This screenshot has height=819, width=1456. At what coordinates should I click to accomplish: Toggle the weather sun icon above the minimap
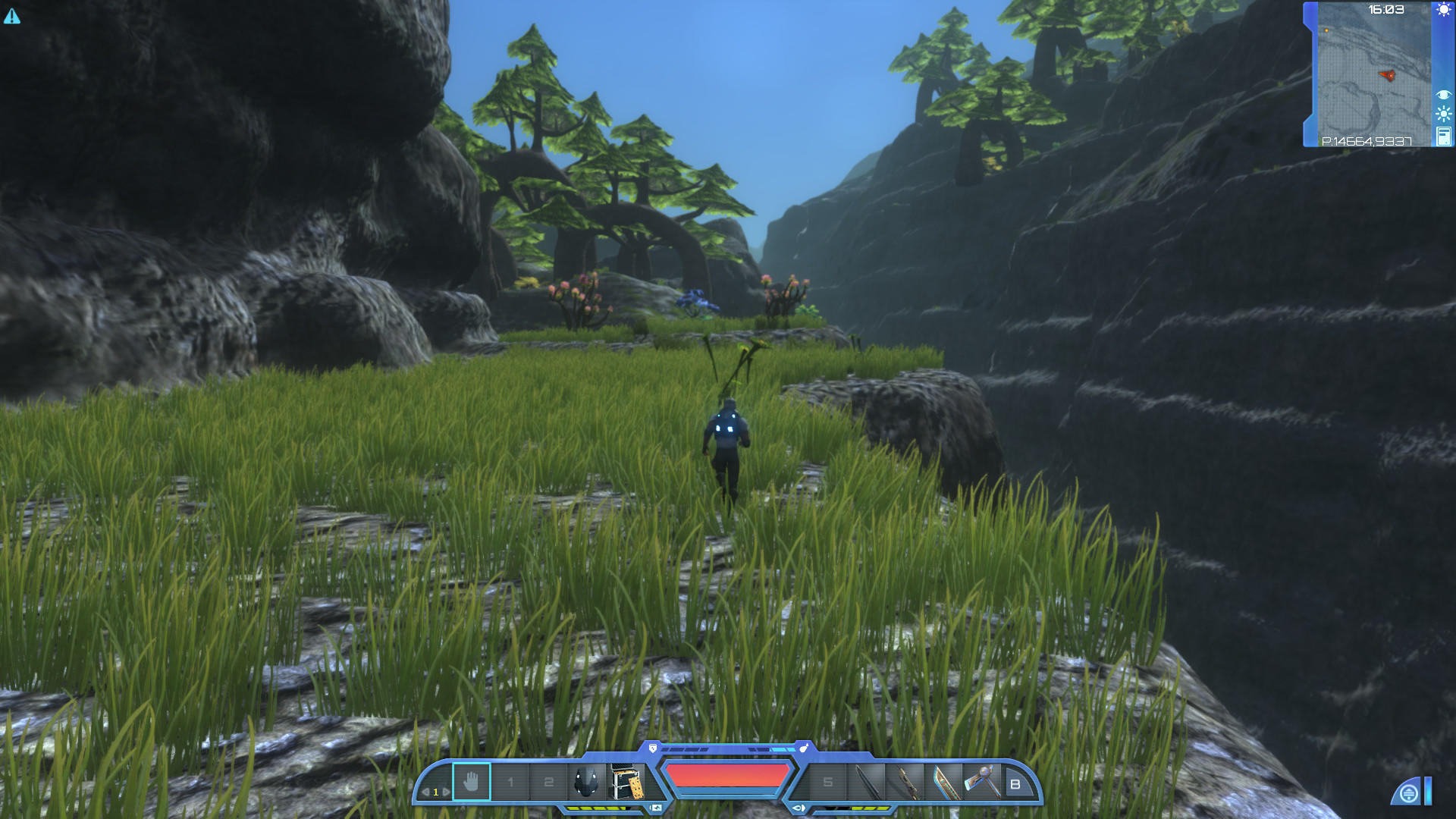[x=1443, y=9]
